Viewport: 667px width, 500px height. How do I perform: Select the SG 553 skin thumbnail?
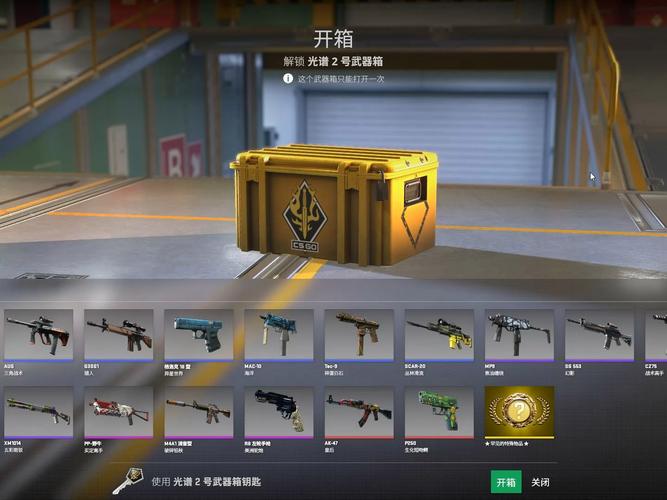[x=598, y=334]
